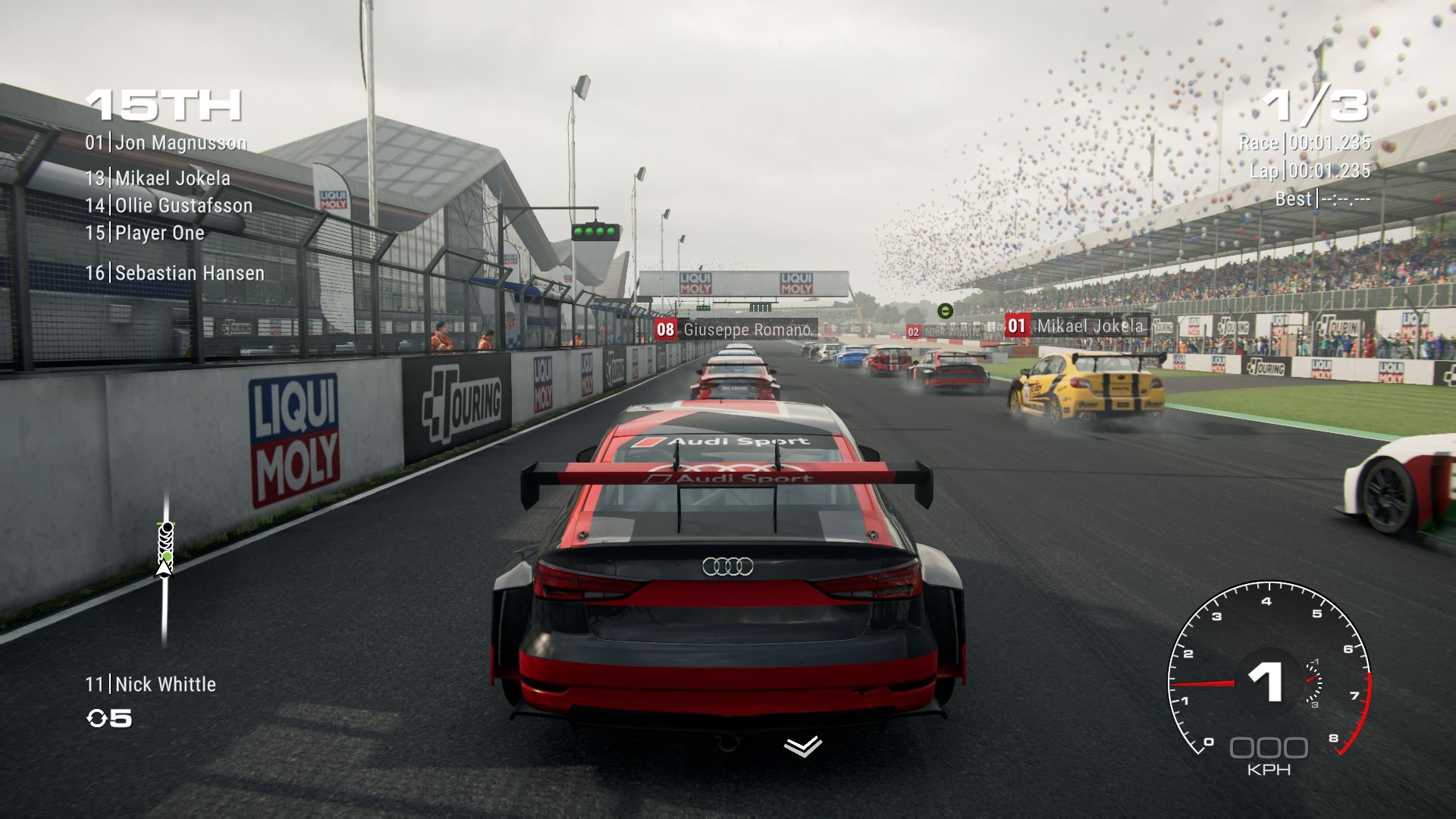Image resolution: width=1456 pixels, height=819 pixels.
Task: Activate the flashback rewind icon
Action: (98, 718)
